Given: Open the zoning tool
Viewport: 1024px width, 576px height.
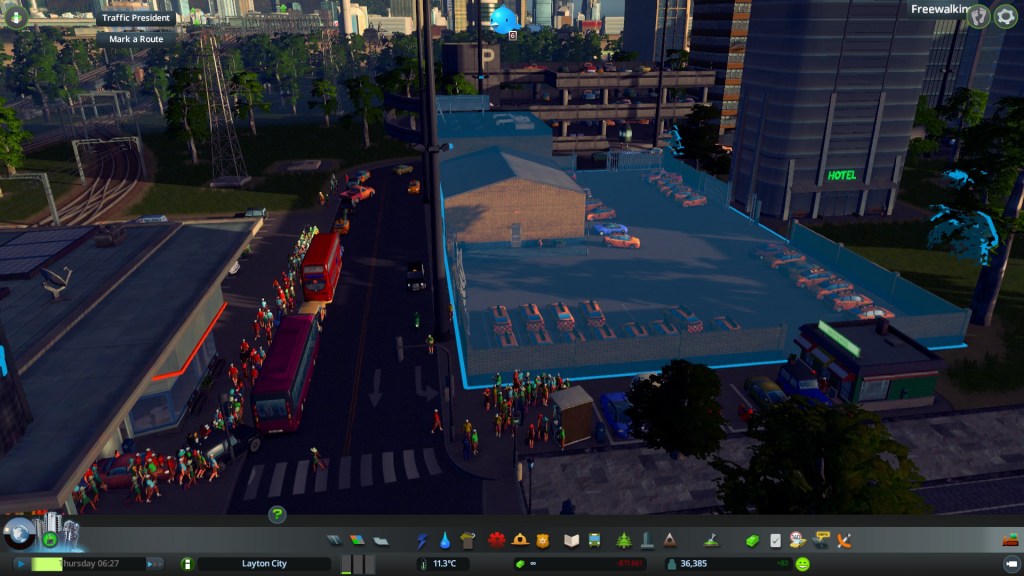Looking at the screenshot, I should [357, 541].
